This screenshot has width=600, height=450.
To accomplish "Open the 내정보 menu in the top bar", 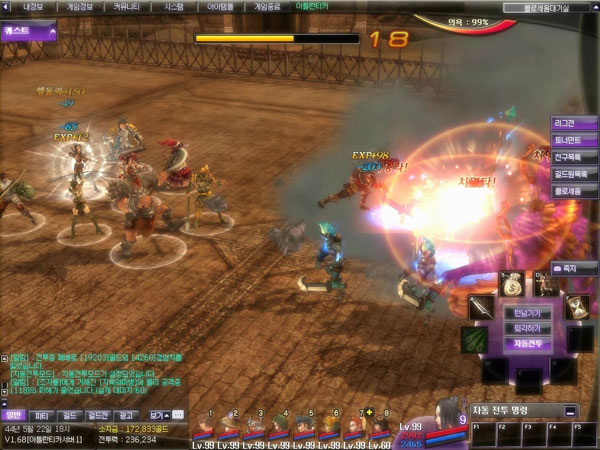I will [32, 6].
